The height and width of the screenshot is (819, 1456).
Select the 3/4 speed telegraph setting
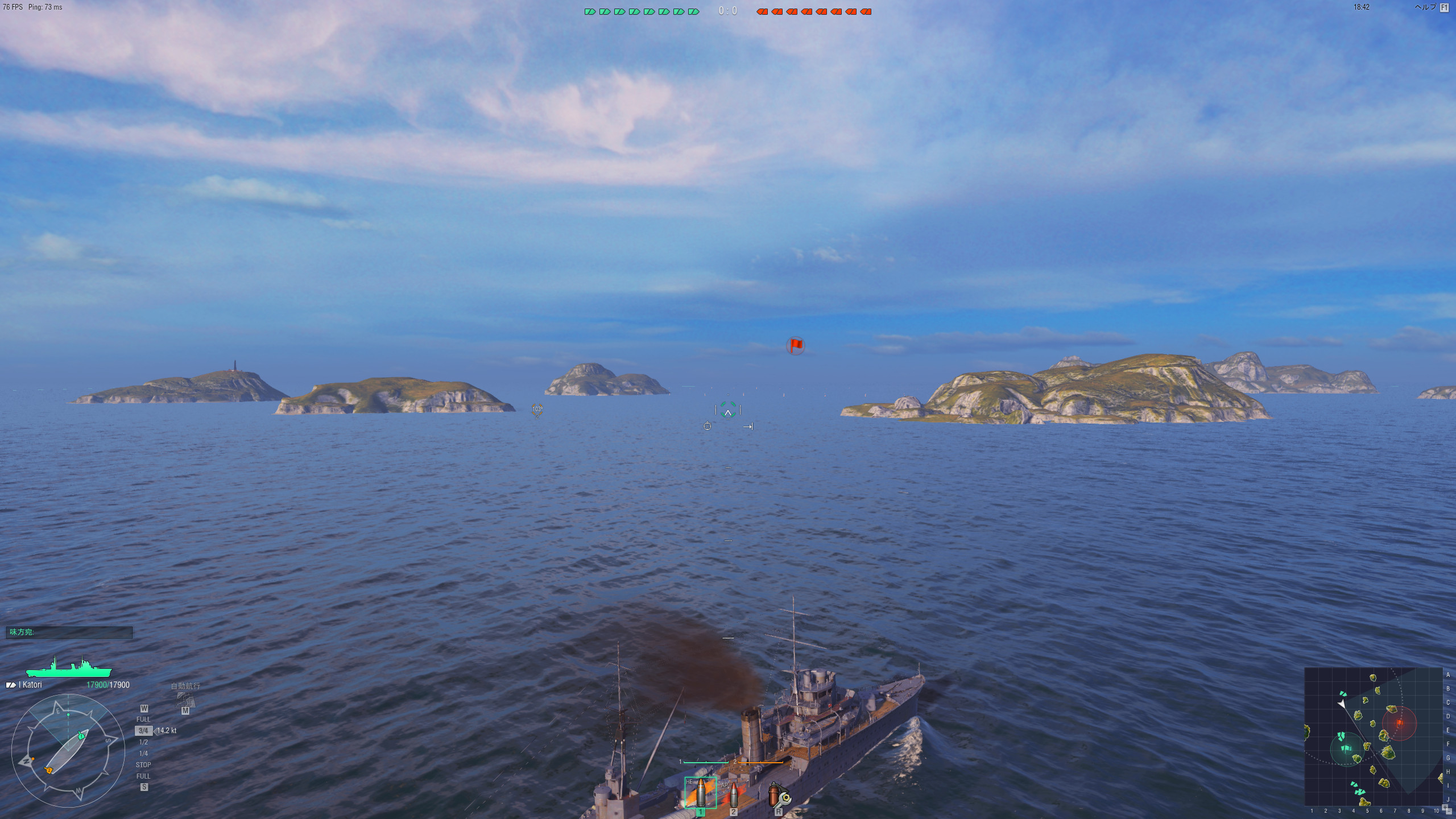point(143,731)
